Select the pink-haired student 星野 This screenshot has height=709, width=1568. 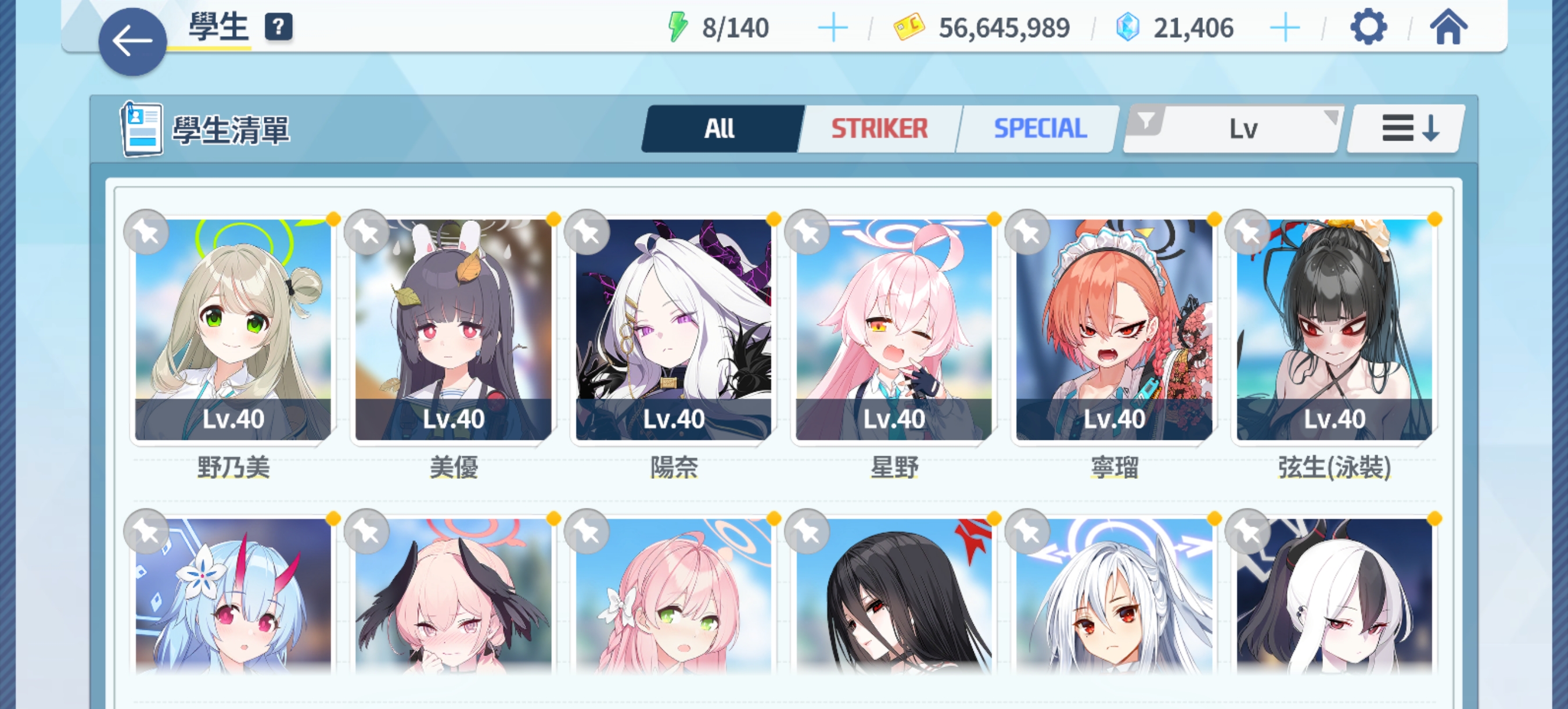(x=894, y=330)
